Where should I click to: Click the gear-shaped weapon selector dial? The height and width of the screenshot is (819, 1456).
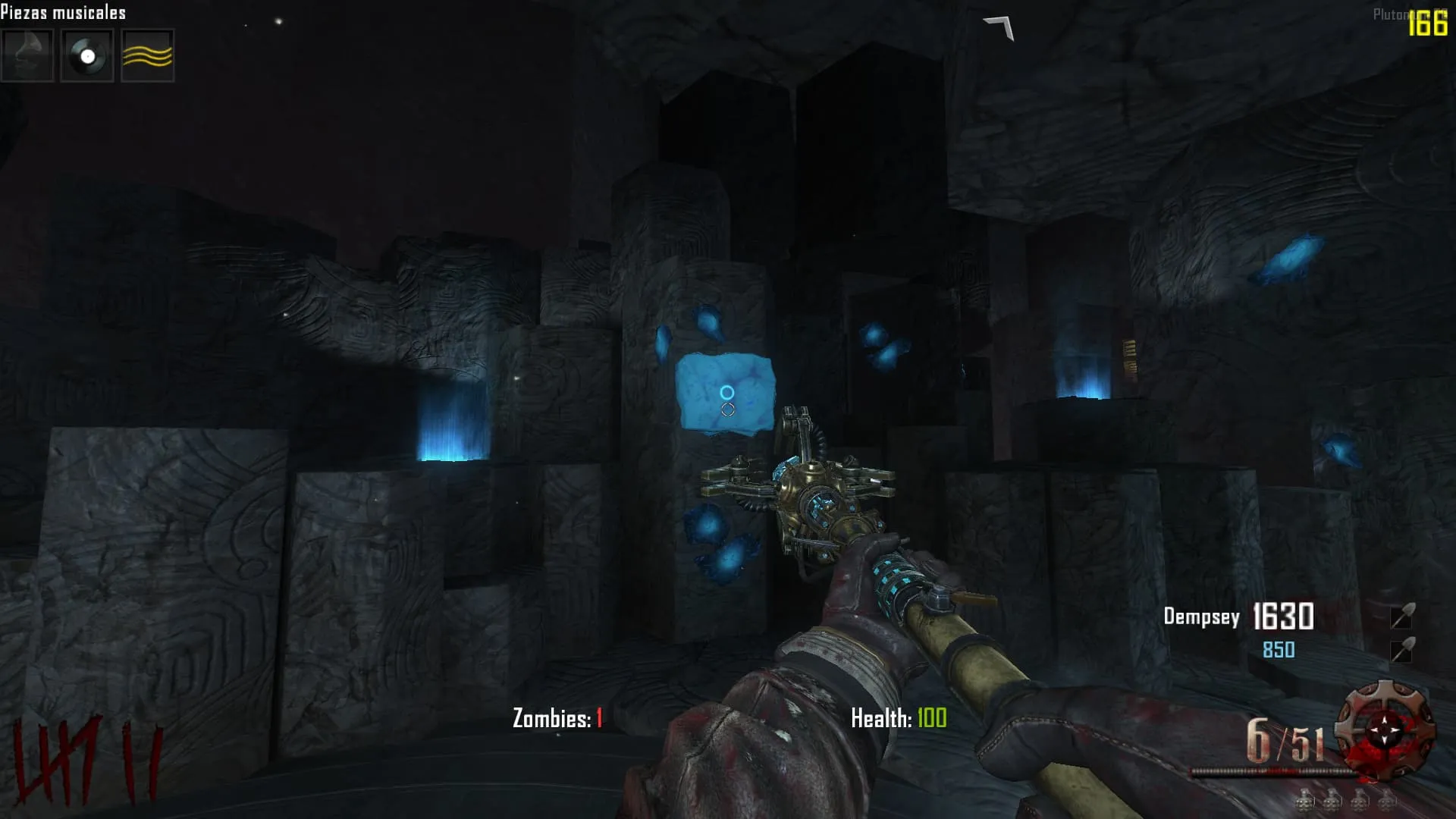pos(1385,730)
